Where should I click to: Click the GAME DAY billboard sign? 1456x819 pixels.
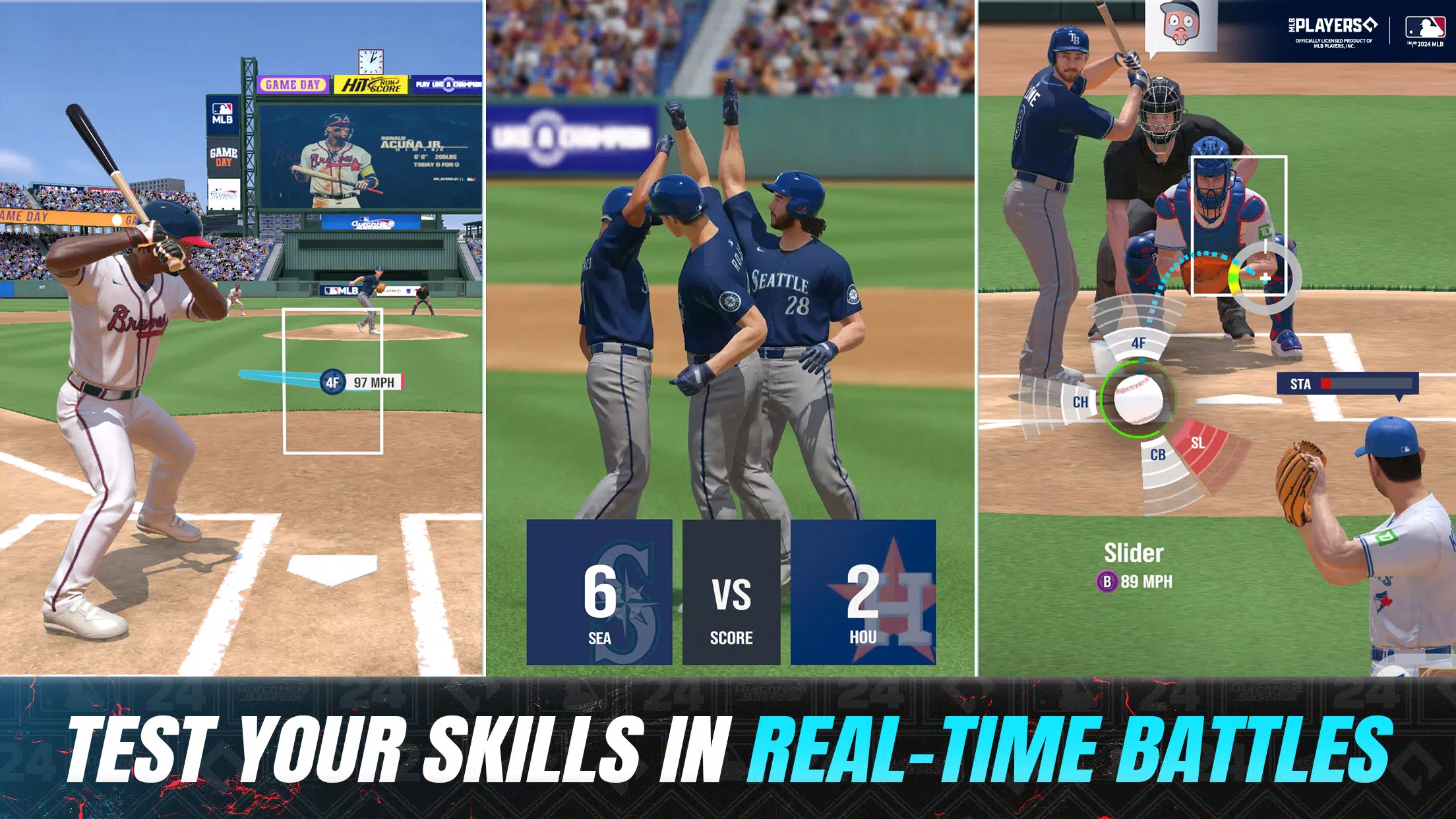292,84
